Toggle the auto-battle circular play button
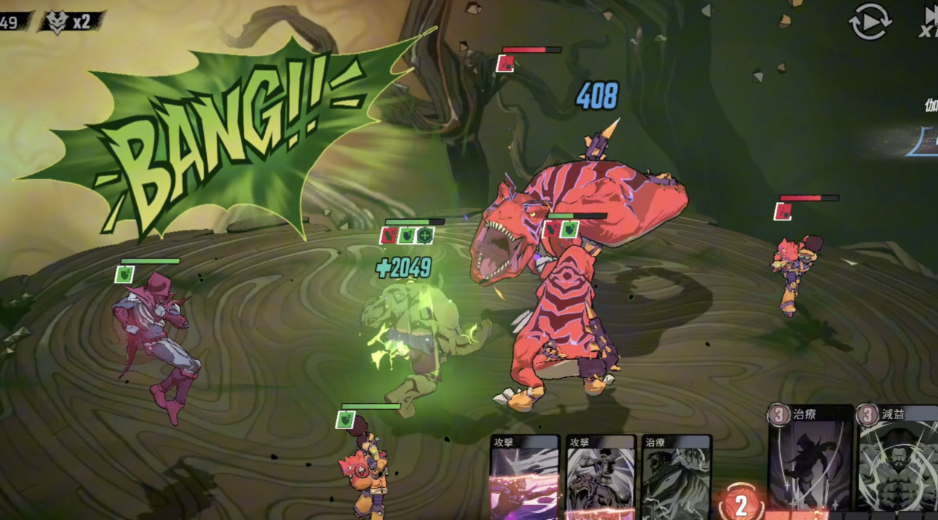Image resolution: width=938 pixels, height=520 pixels. 868,20
